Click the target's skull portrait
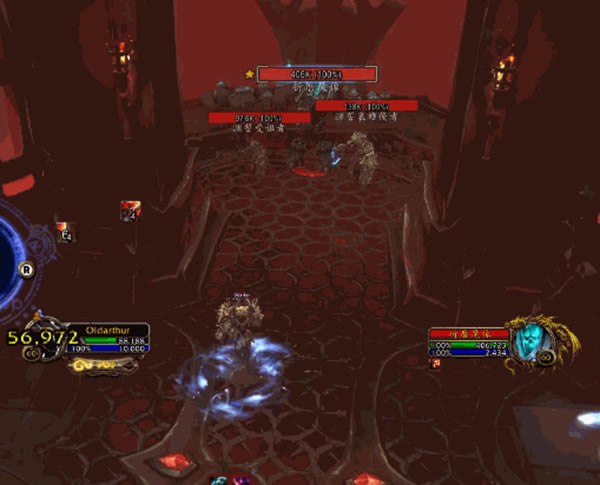Screen dimensions: 600x485 pyautogui.click(x=539, y=343)
